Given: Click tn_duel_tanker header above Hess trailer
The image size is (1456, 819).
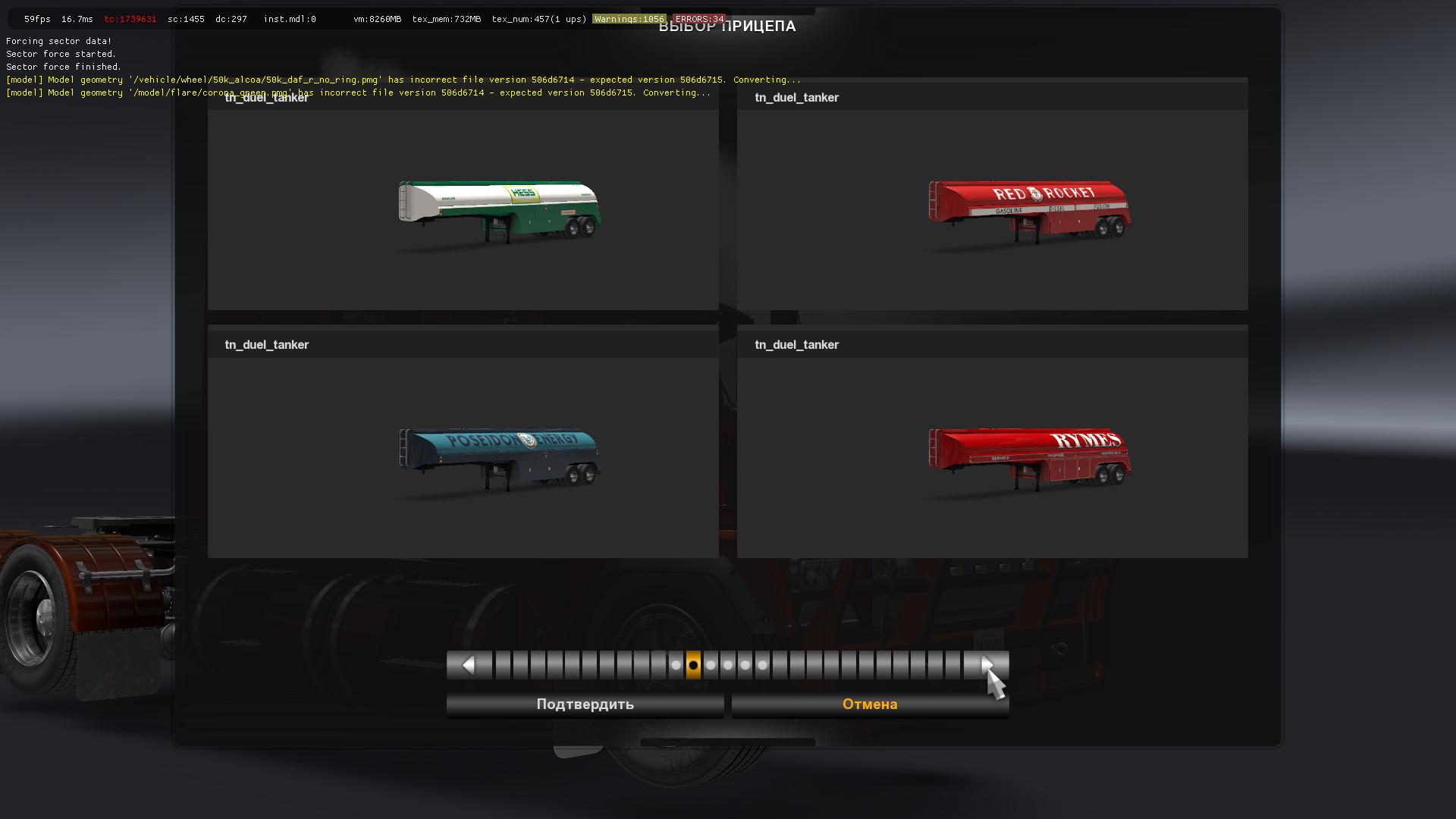Looking at the screenshot, I should [x=266, y=97].
